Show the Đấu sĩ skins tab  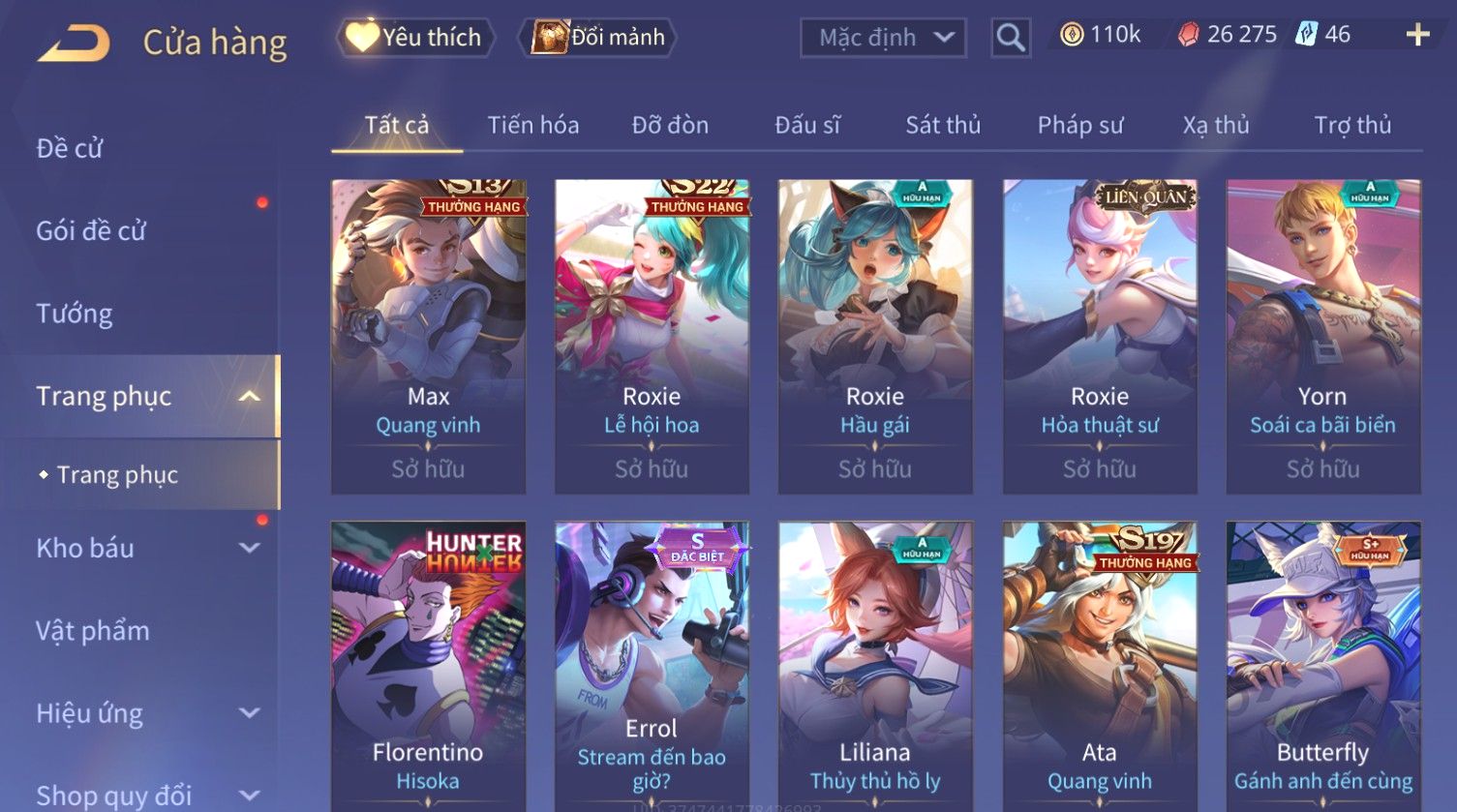point(806,125)
